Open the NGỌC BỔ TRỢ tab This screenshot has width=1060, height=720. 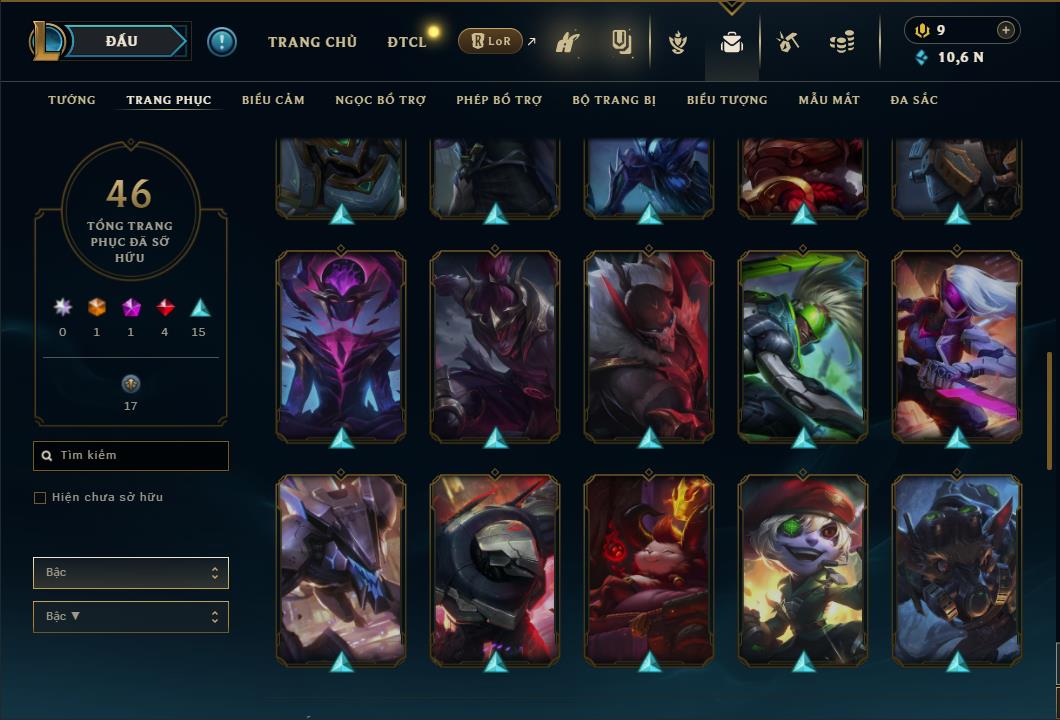point(380,100)
